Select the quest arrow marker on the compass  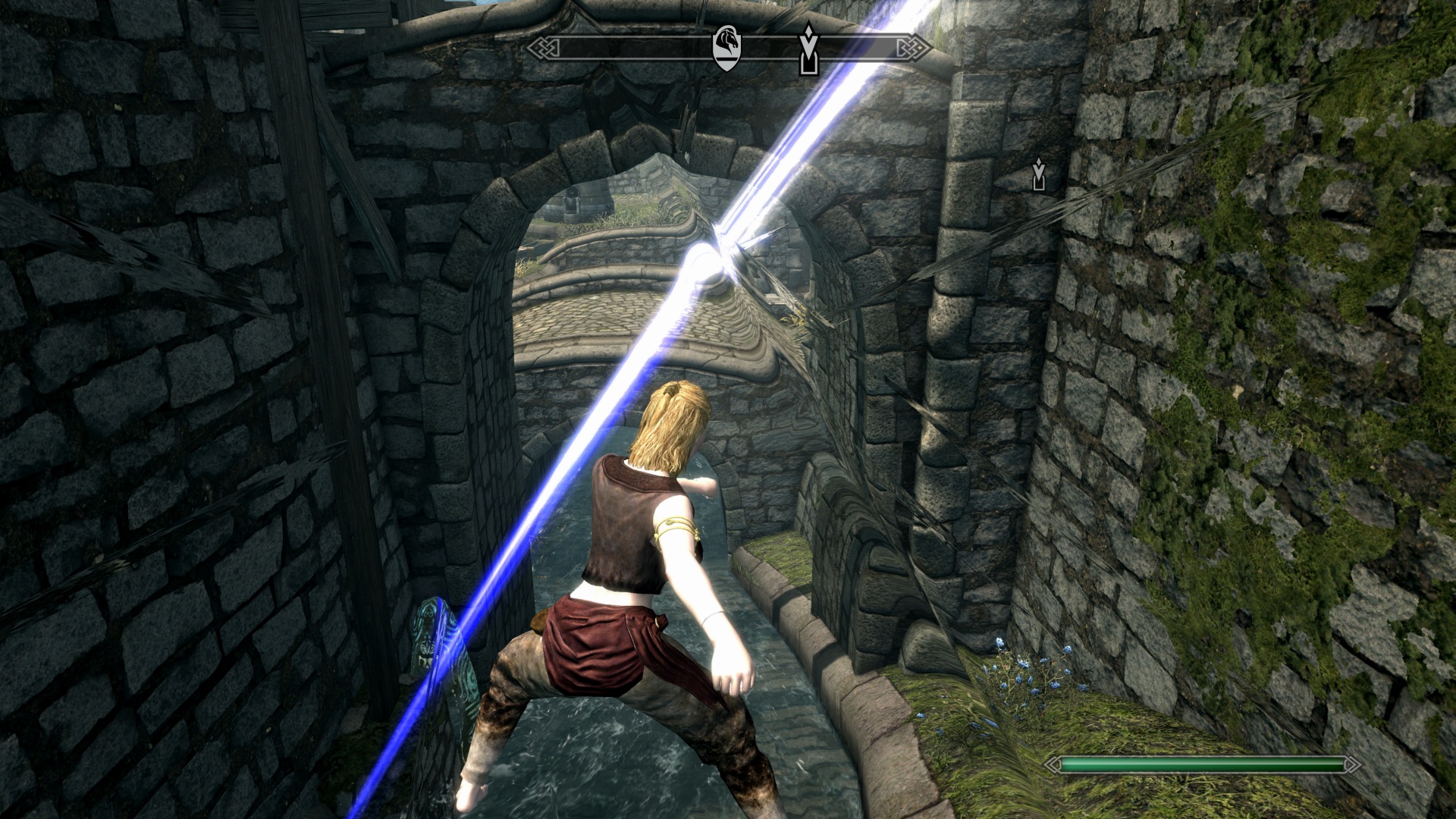tap(809, 50)
